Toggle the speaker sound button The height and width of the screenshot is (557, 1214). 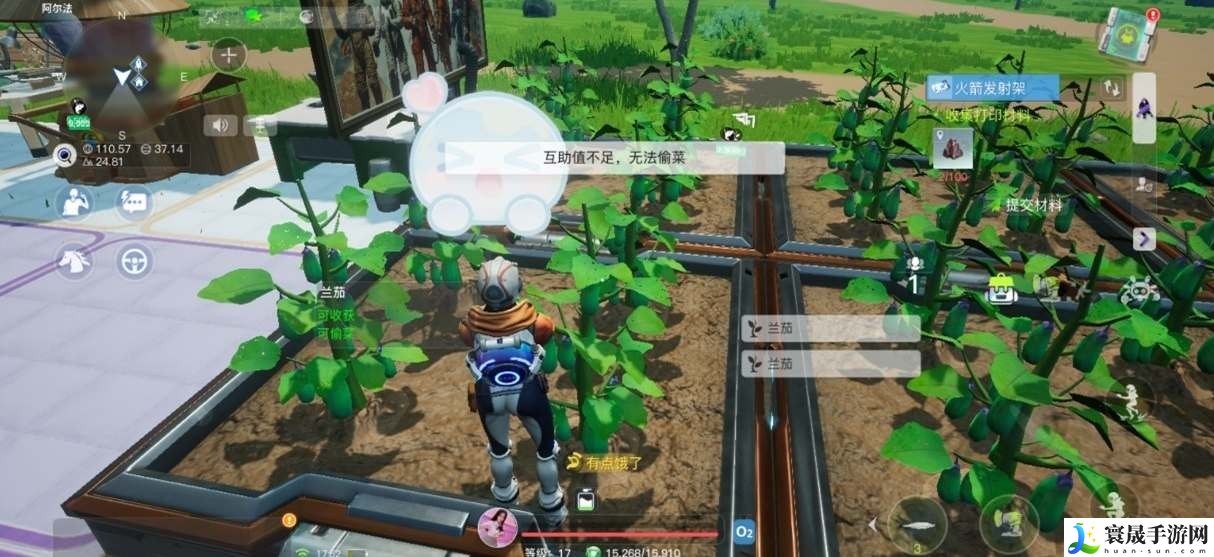(x=221, y=125)
